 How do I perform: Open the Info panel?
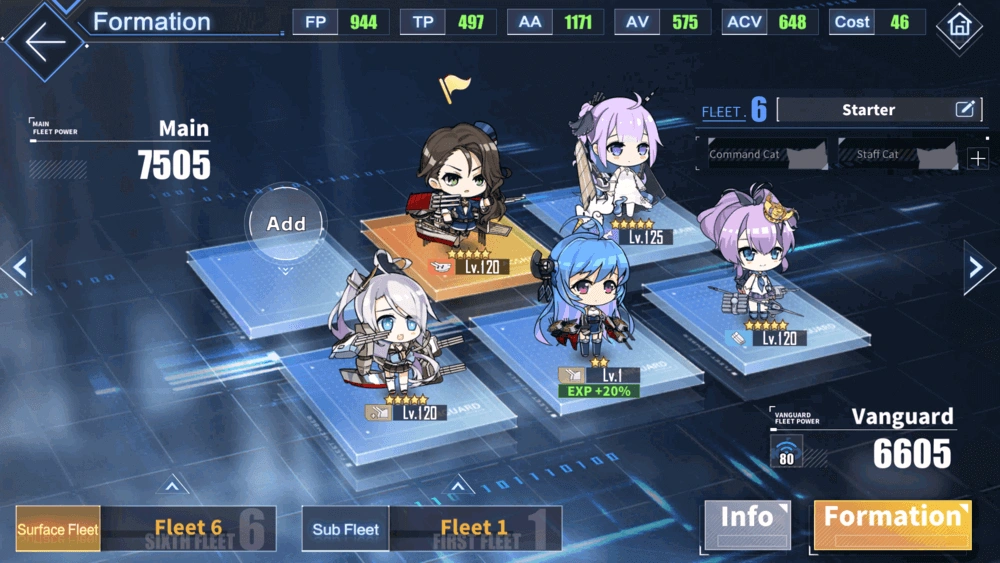(x=747, y=524)
